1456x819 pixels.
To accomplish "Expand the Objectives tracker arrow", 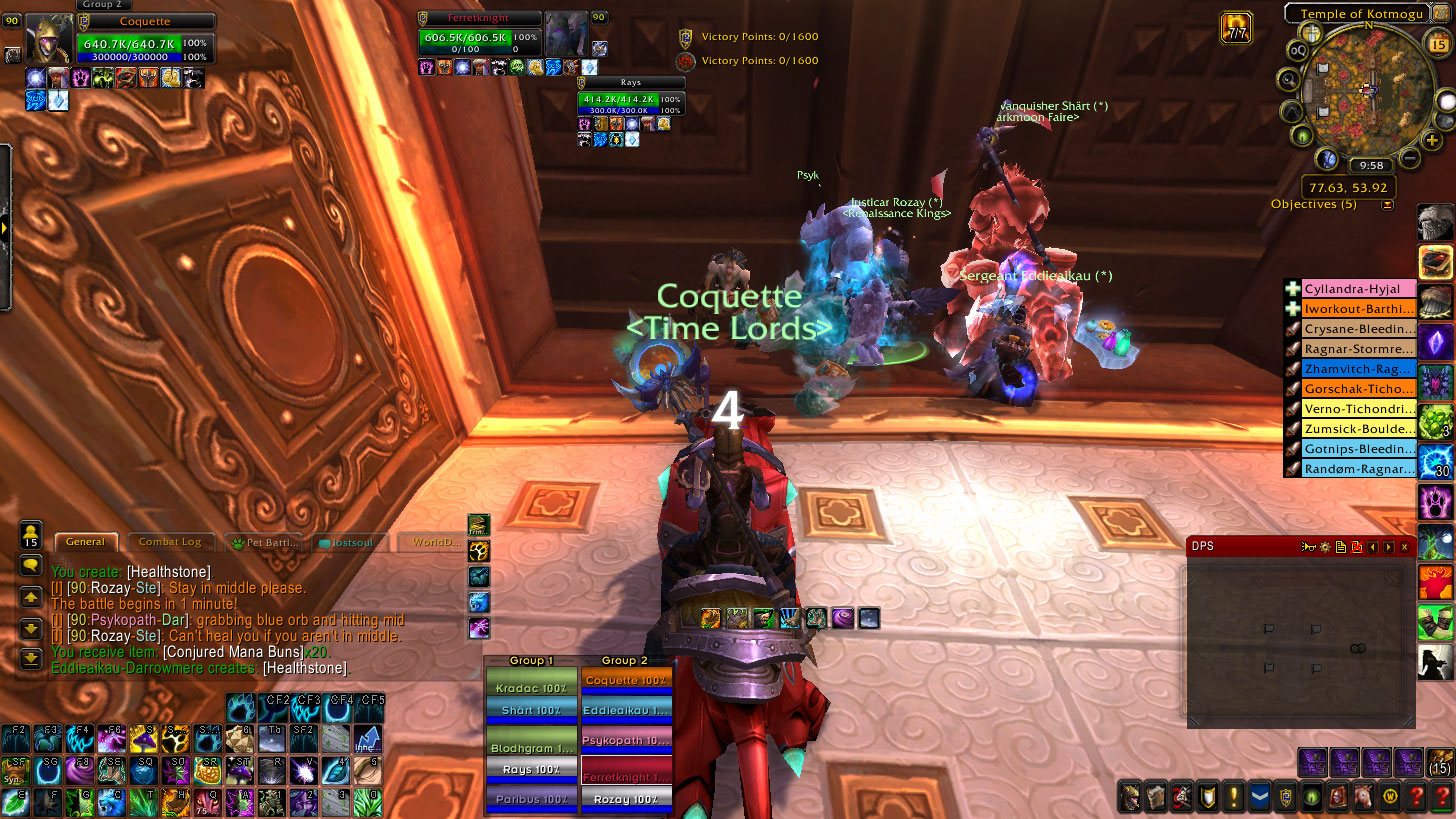I will coord(1387,205).
